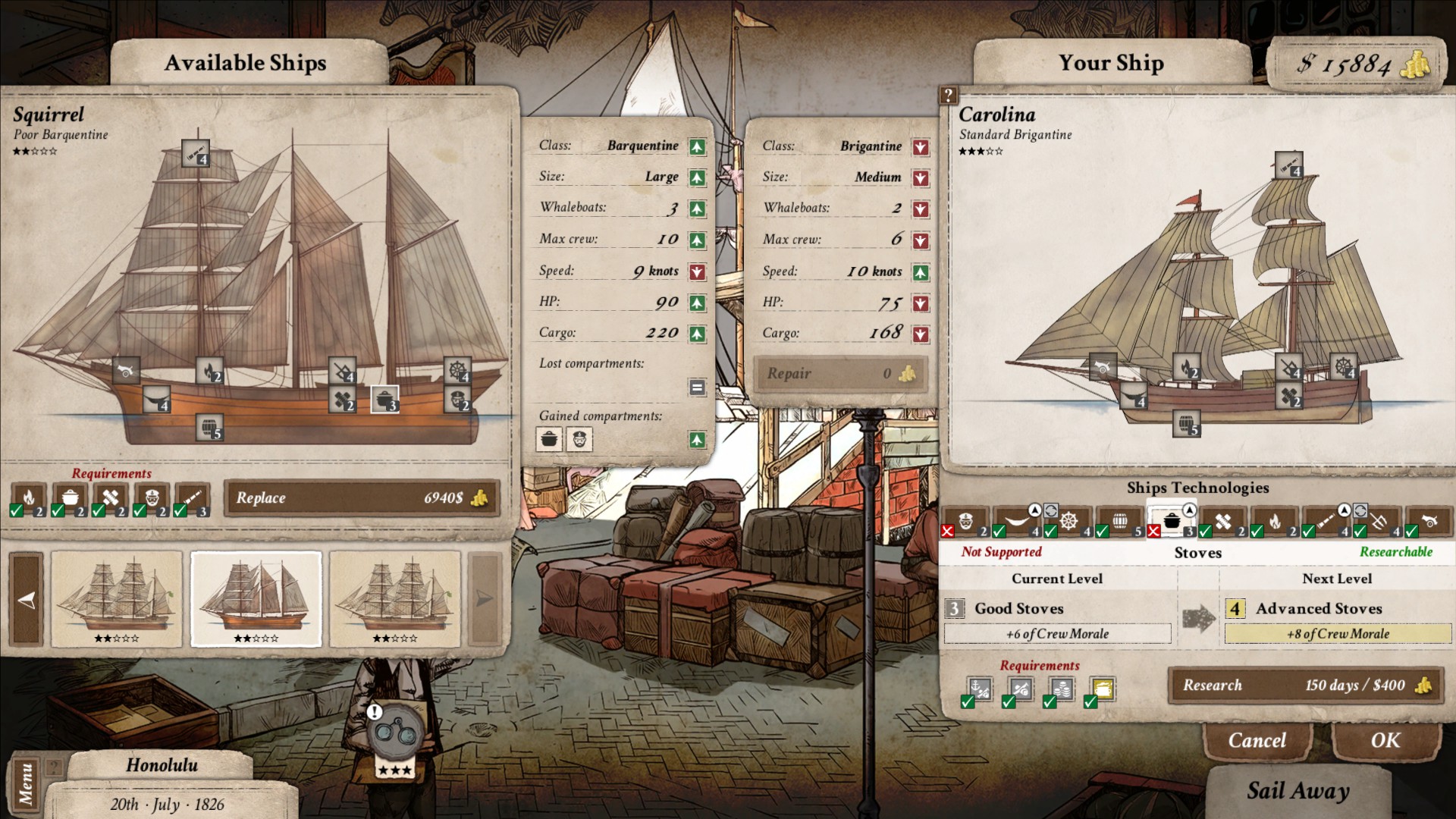Select the cannon technology icon
The image size is (1456, 819).
tap(1431, 520)
